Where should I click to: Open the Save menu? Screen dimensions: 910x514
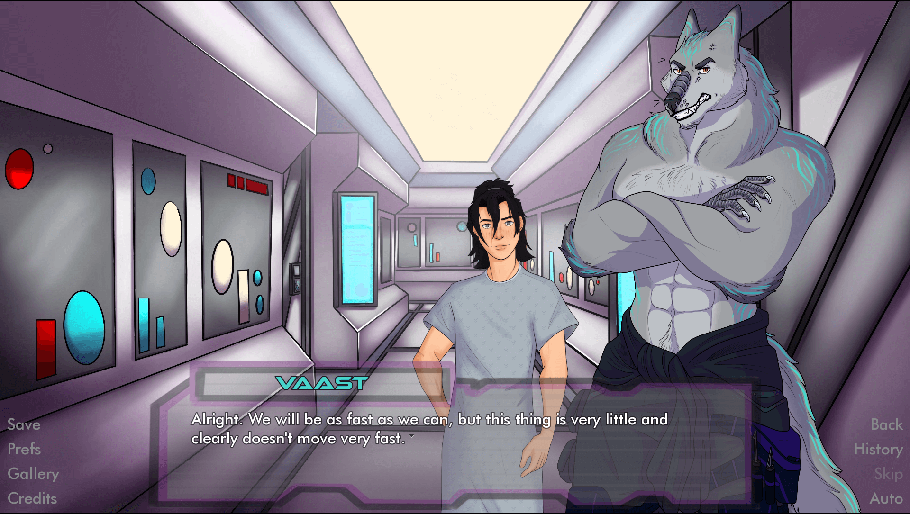tap(24, 425)
